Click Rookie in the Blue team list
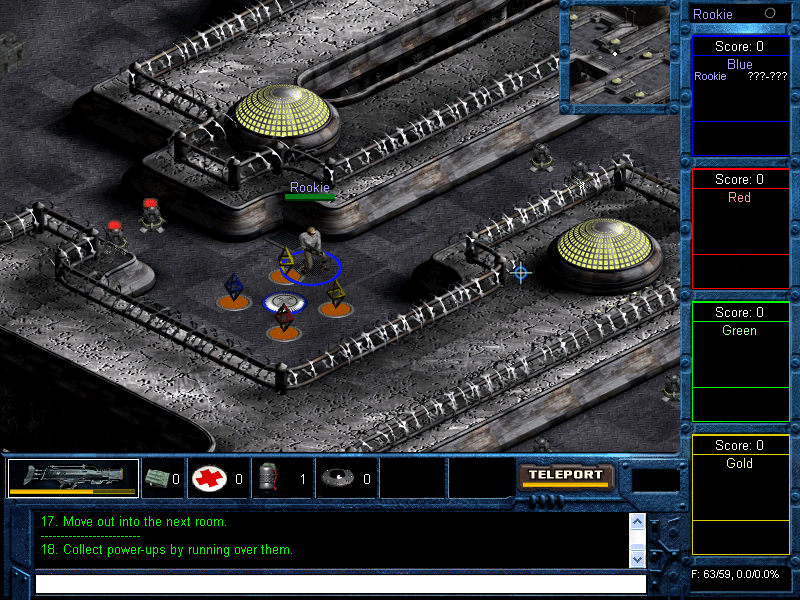 (x=711, y=77)
